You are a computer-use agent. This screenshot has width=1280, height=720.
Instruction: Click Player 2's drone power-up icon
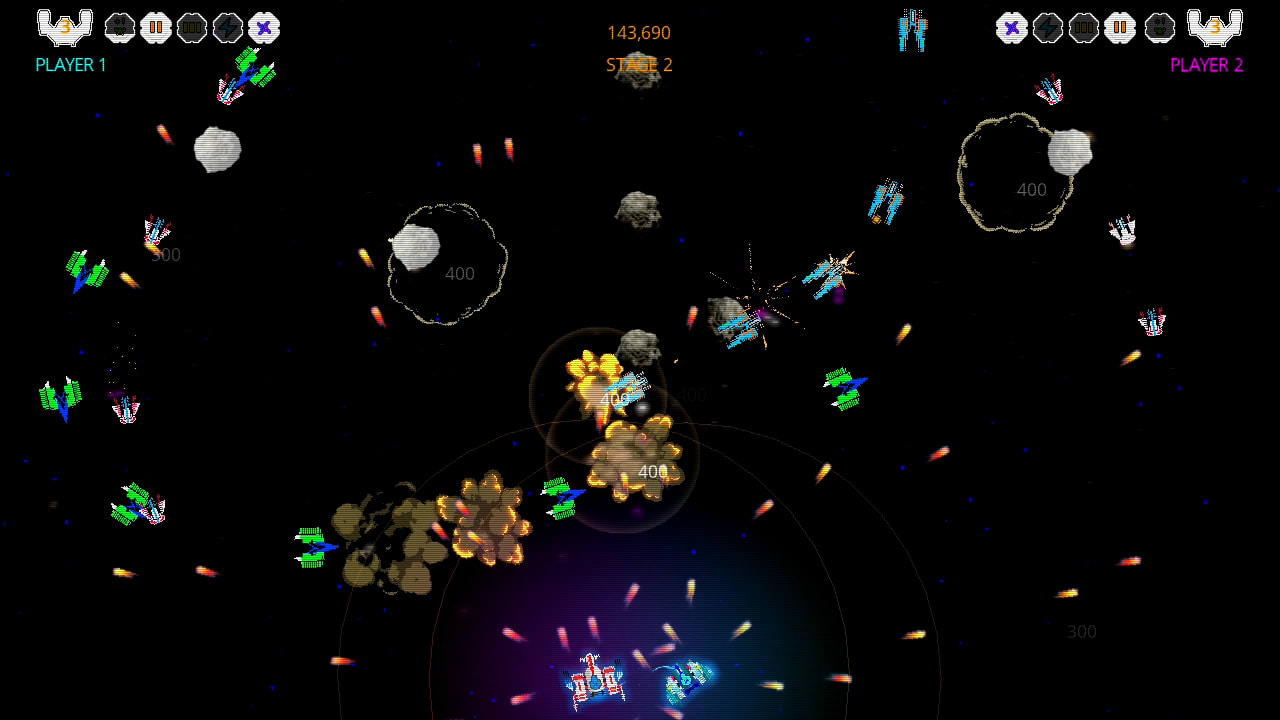tap(1158, 27)
